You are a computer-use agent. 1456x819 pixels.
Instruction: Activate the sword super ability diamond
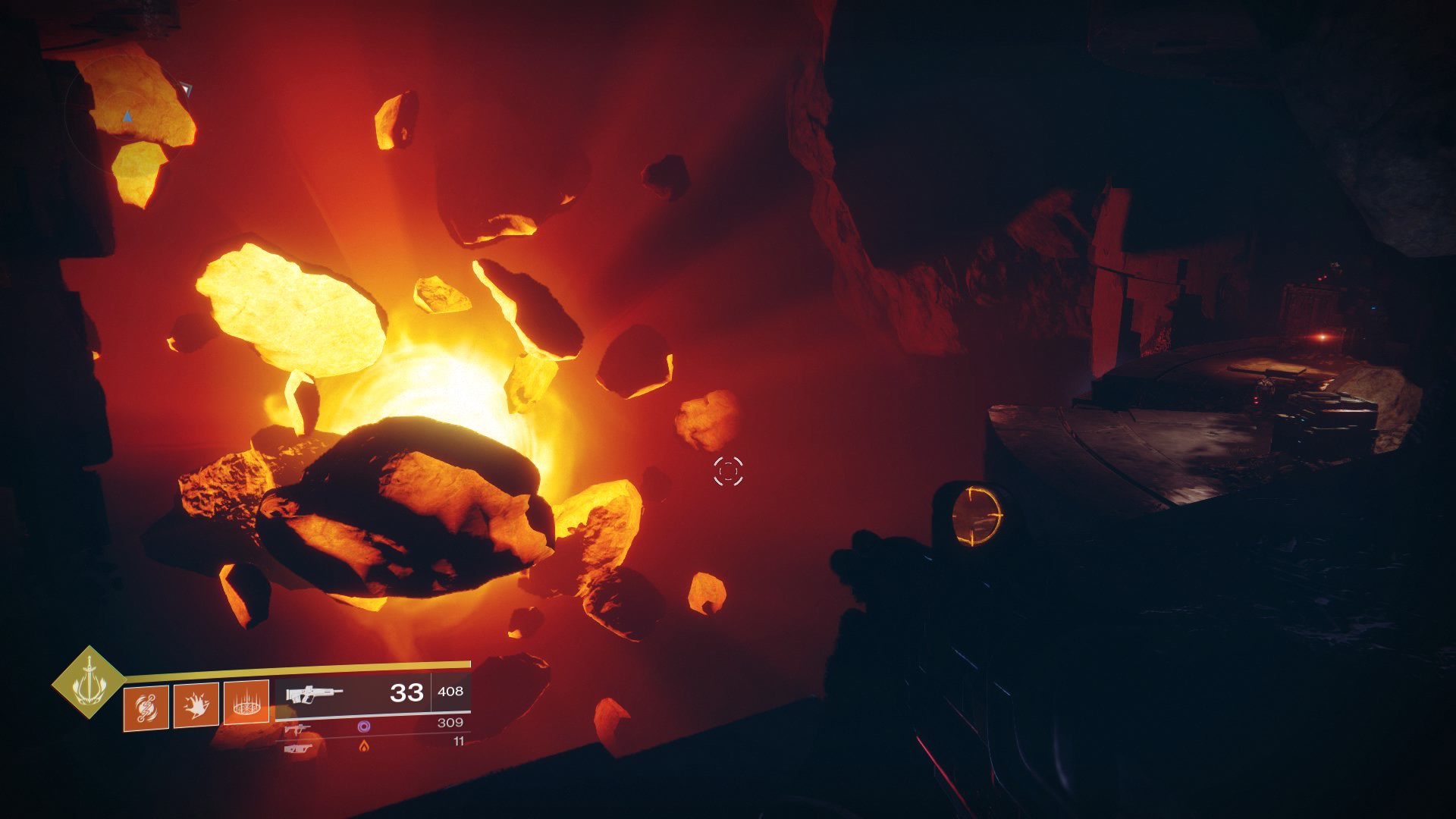point(88,682)
